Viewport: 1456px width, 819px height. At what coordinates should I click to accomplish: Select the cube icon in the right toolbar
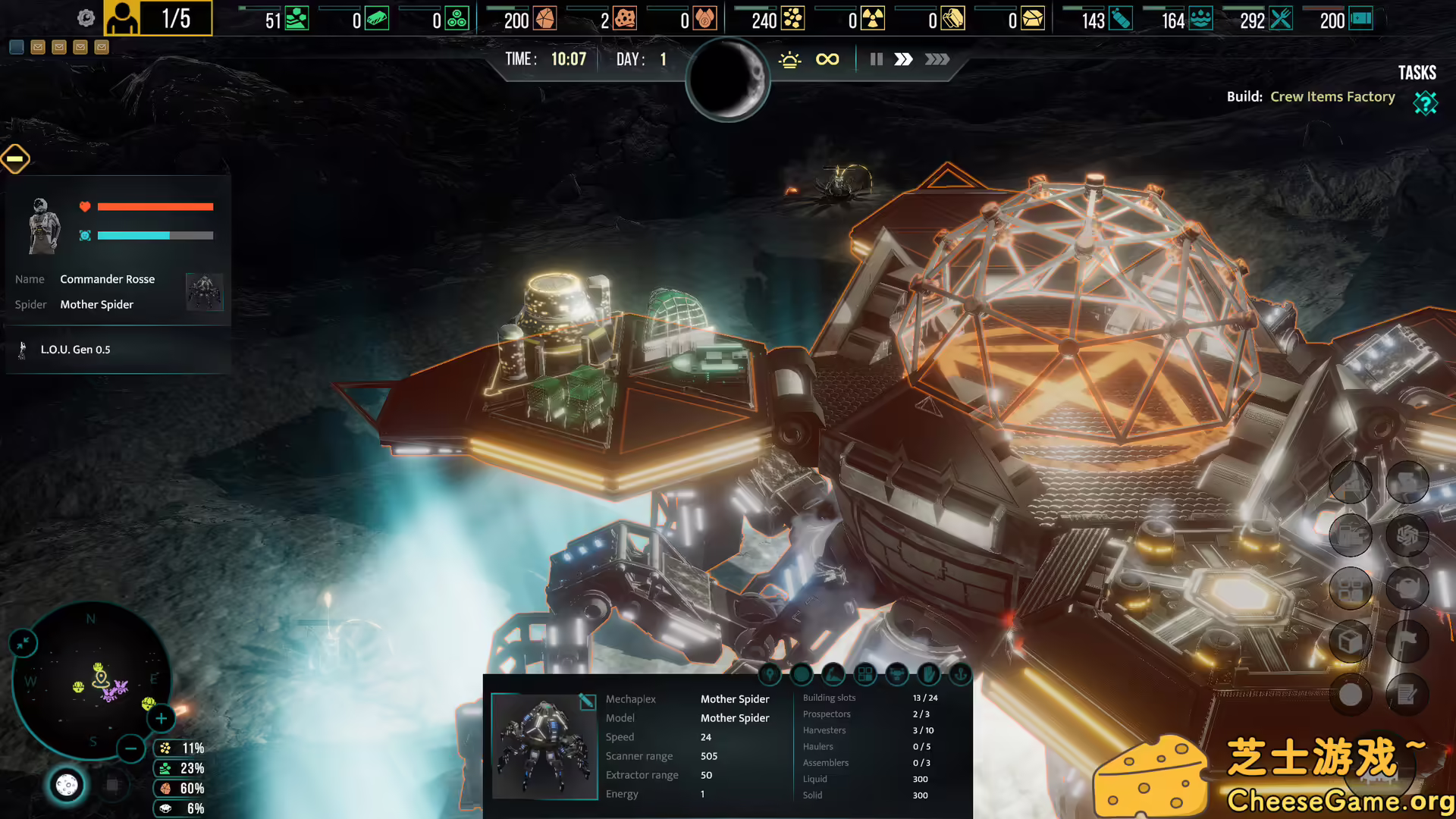click(x=1351, y=641)
